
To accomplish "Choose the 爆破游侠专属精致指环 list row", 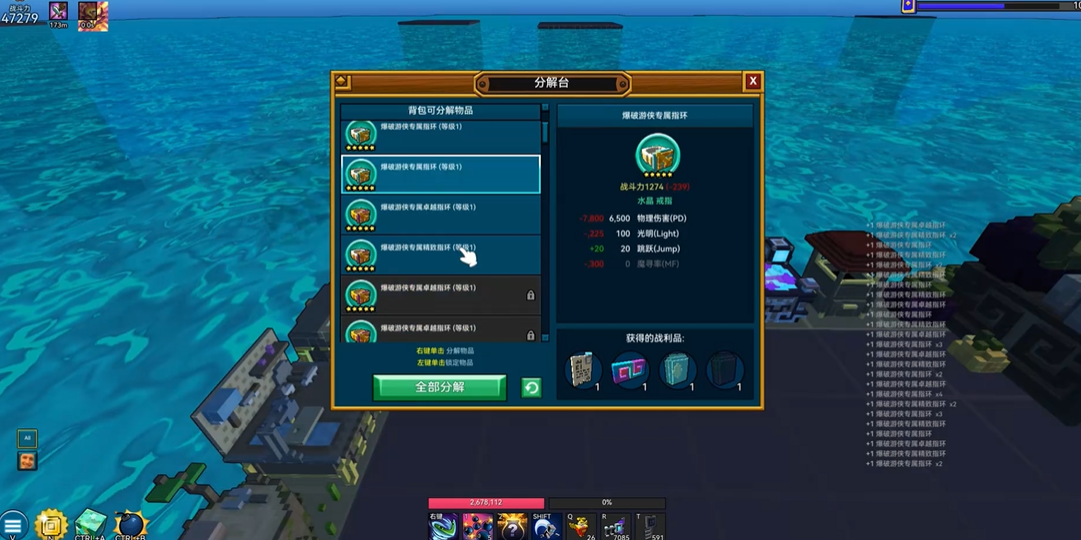I will [x=441, y=254].
